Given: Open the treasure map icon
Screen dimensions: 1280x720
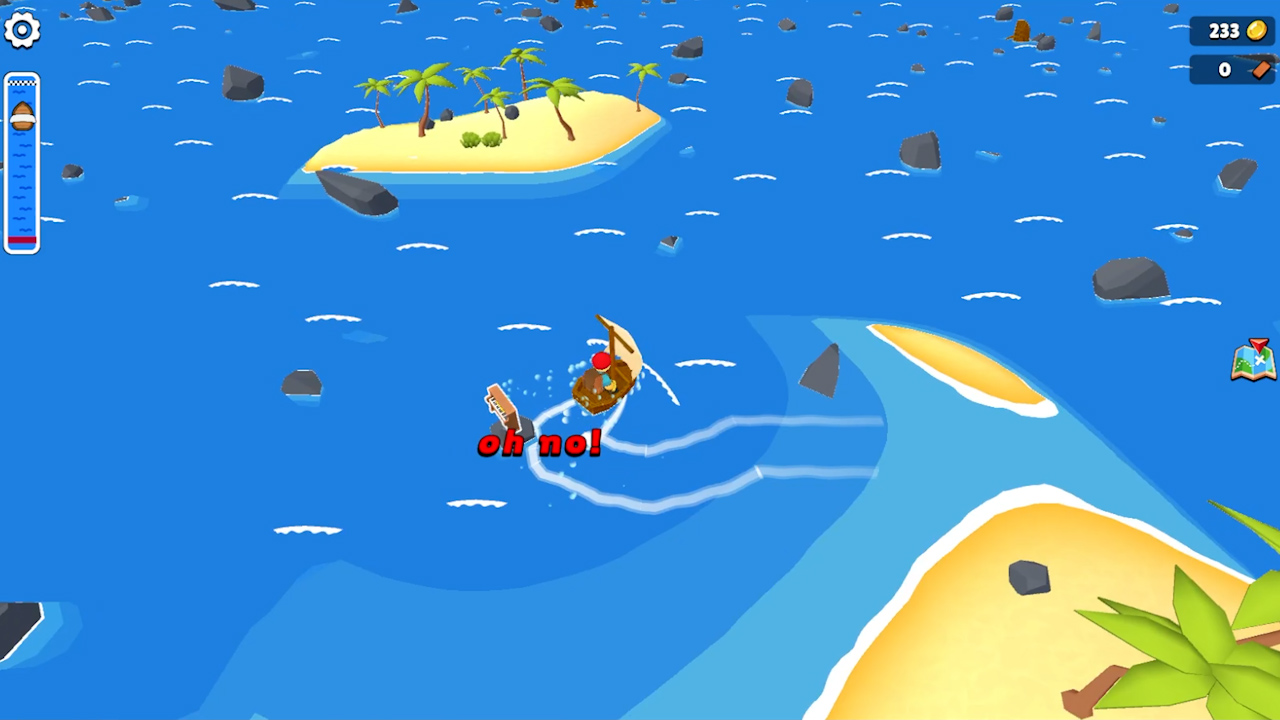Looking at the screenshot, I should (x=1254, y=362).
